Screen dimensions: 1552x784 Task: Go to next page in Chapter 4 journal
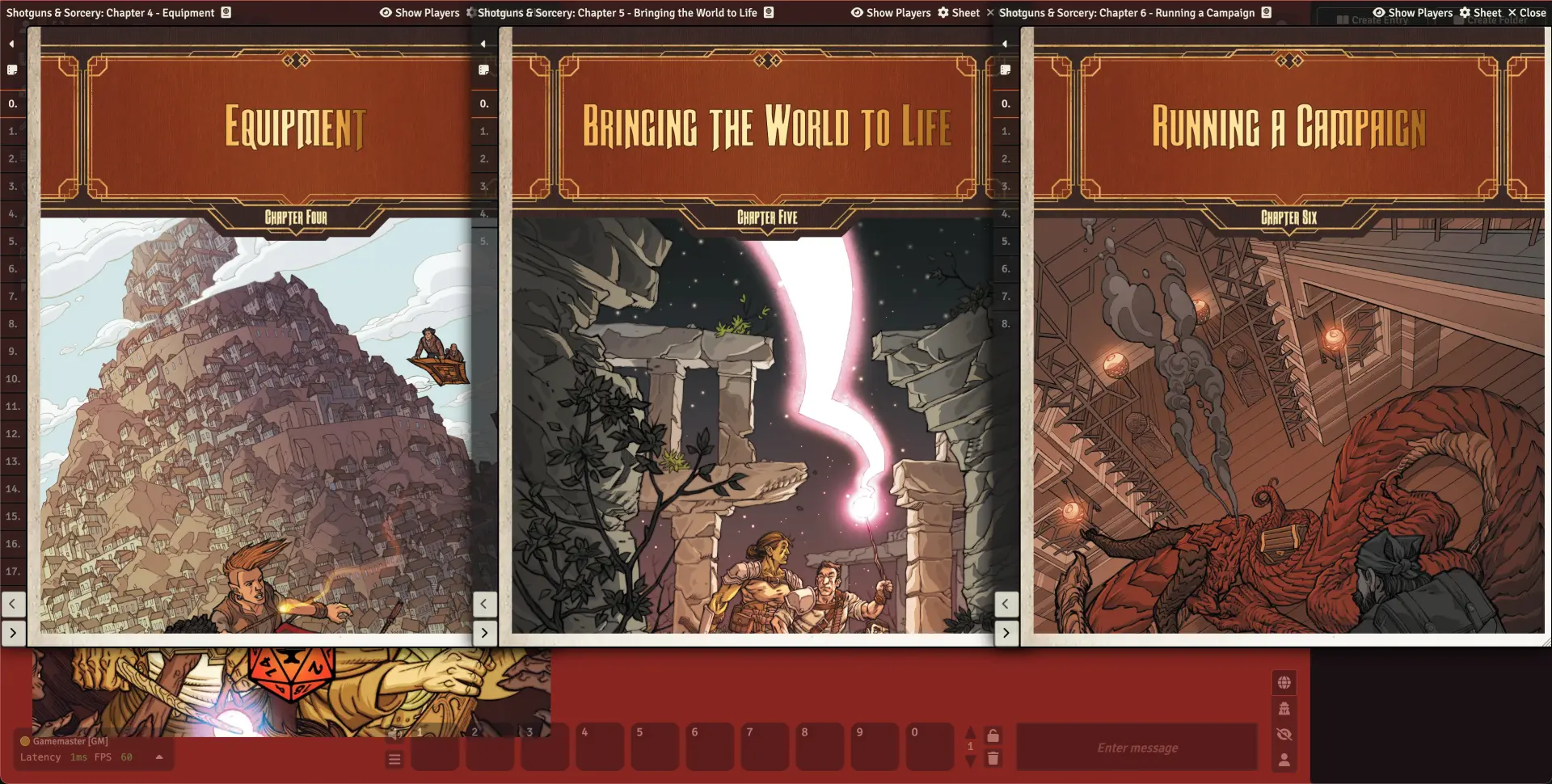13,633
